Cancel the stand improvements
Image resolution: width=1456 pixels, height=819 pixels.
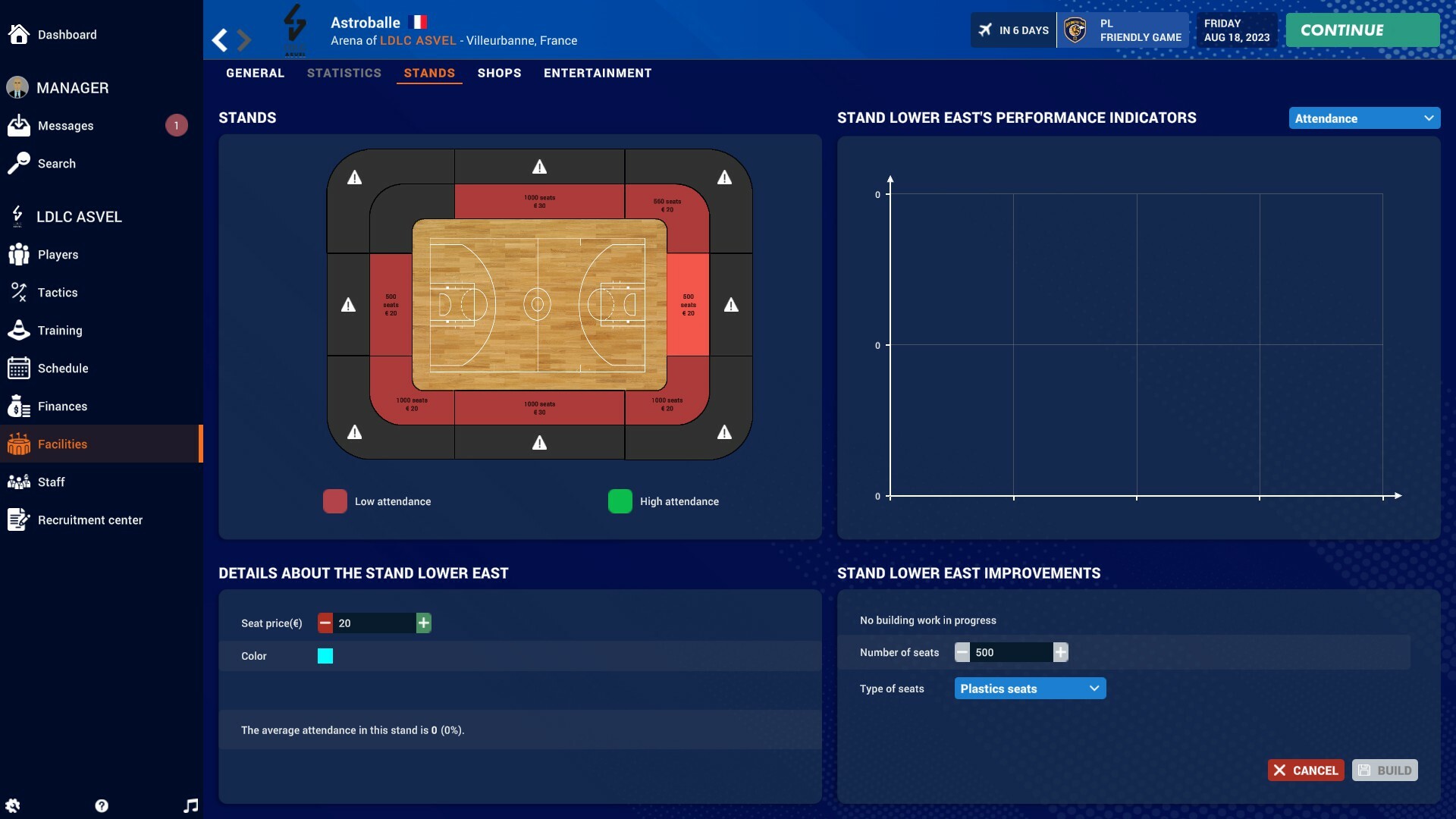(x=1305, y=770)
